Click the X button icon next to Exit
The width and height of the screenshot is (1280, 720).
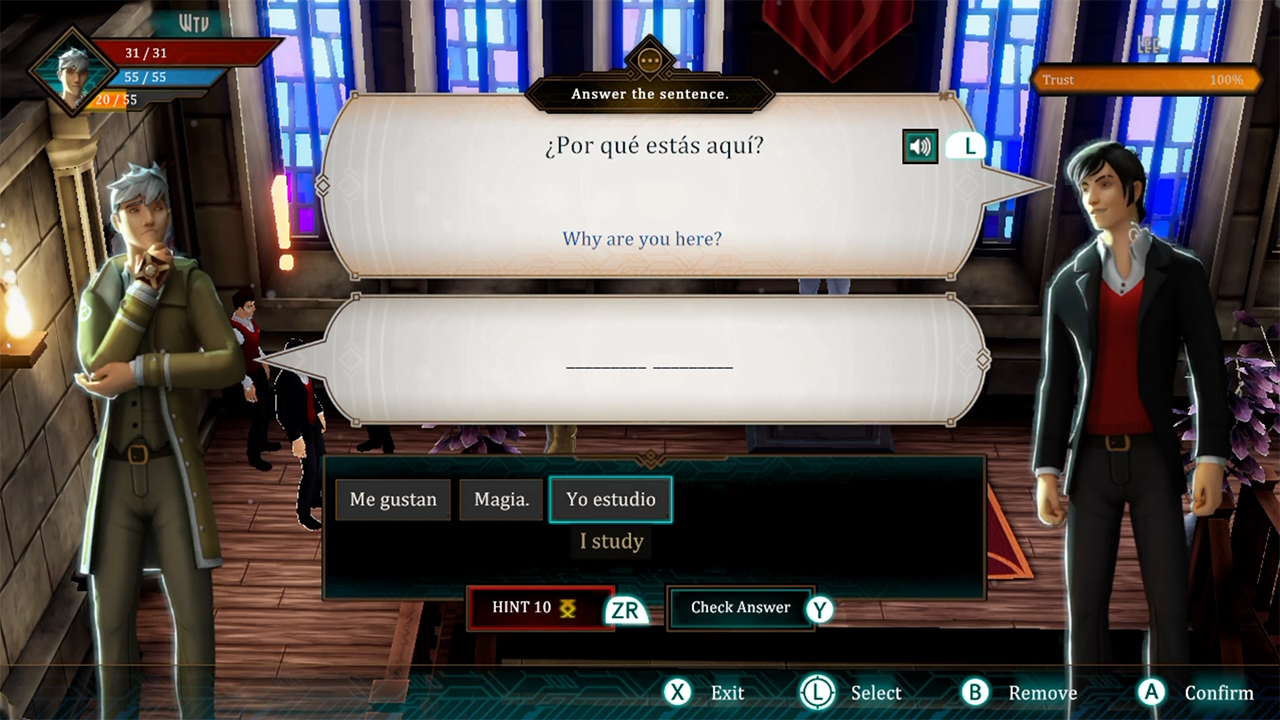tap(678, 692)
